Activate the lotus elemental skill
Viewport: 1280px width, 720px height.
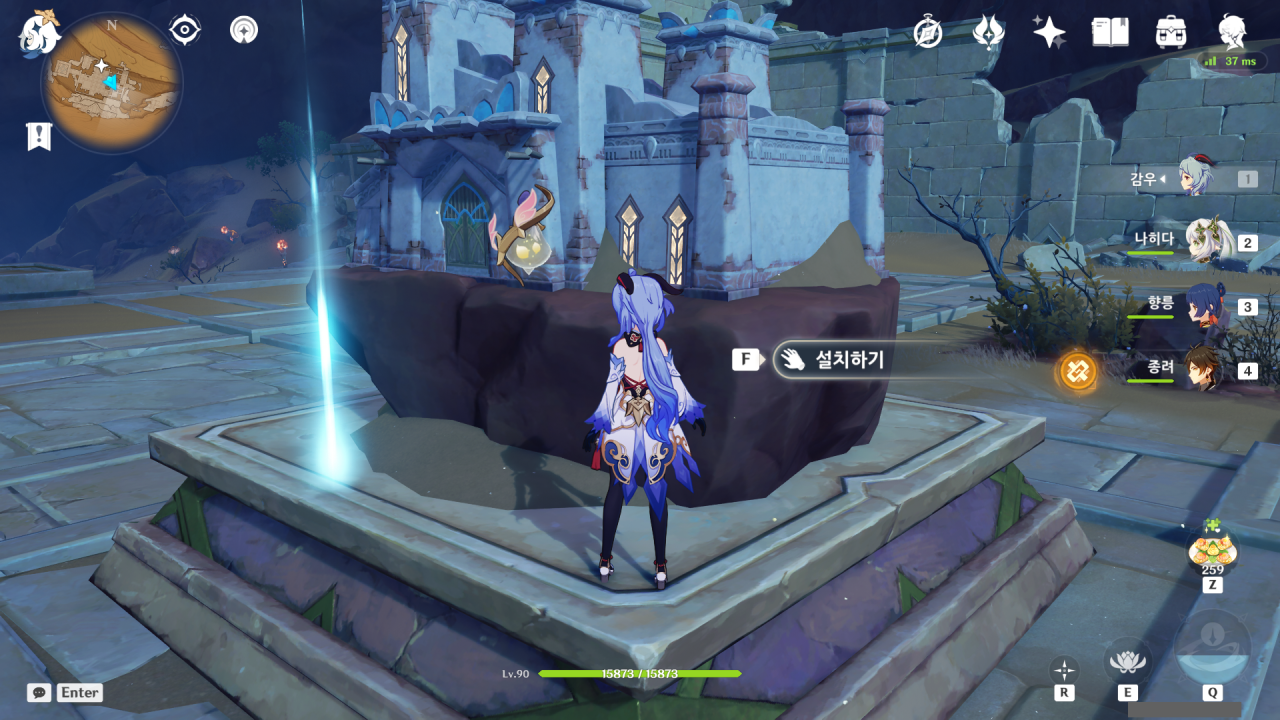(1127, 660)
